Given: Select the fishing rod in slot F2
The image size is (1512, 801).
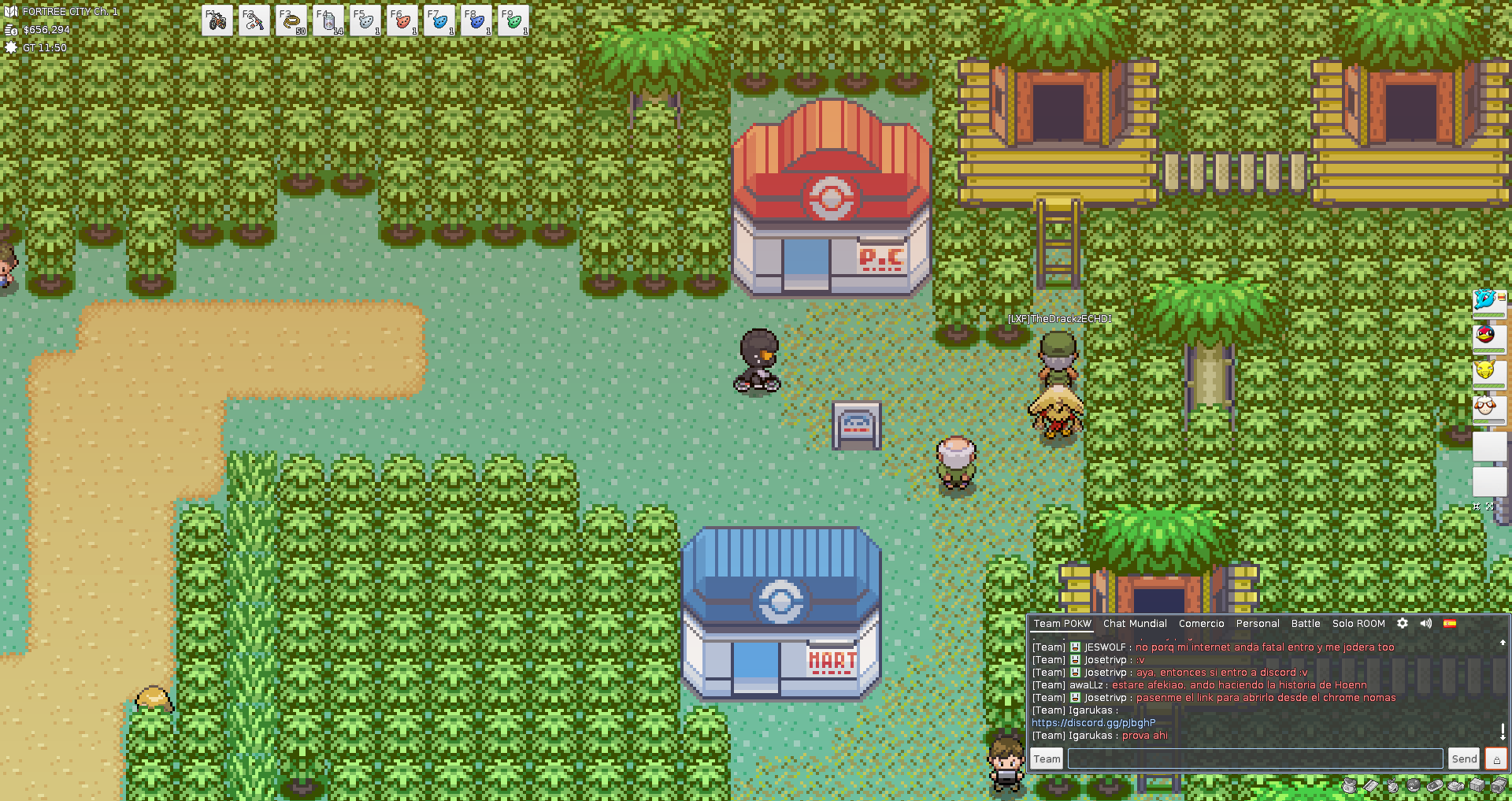Looking at the screenshot, I should coord(254,21).
